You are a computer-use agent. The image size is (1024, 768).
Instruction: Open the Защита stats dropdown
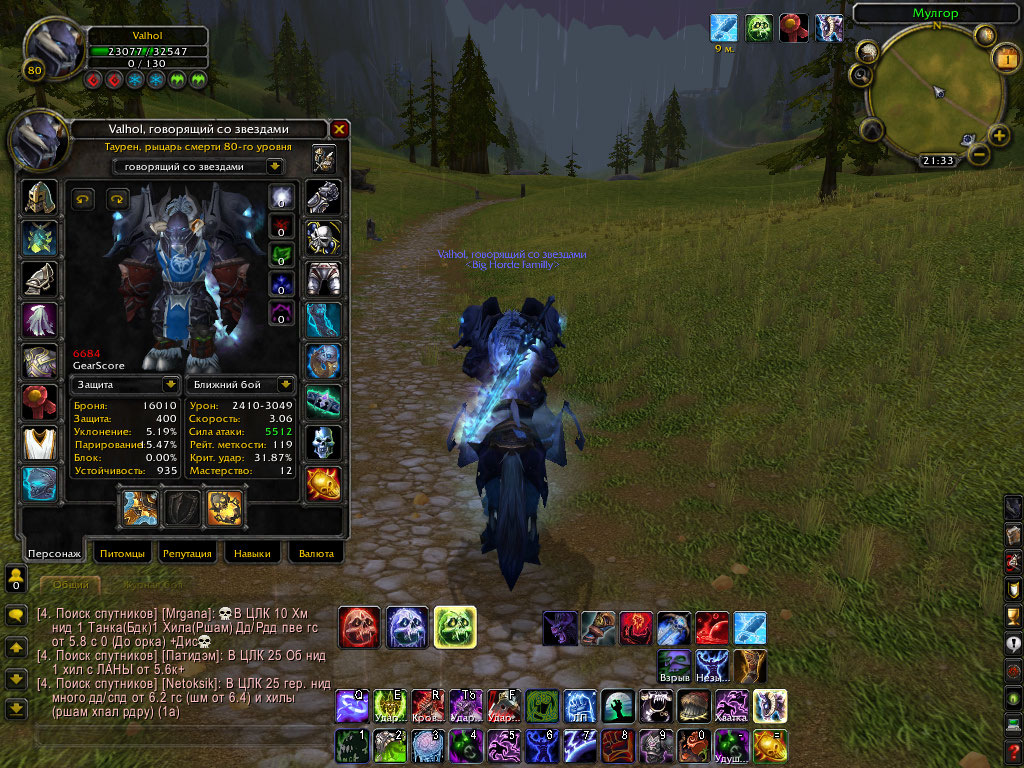tap(125, 384)
